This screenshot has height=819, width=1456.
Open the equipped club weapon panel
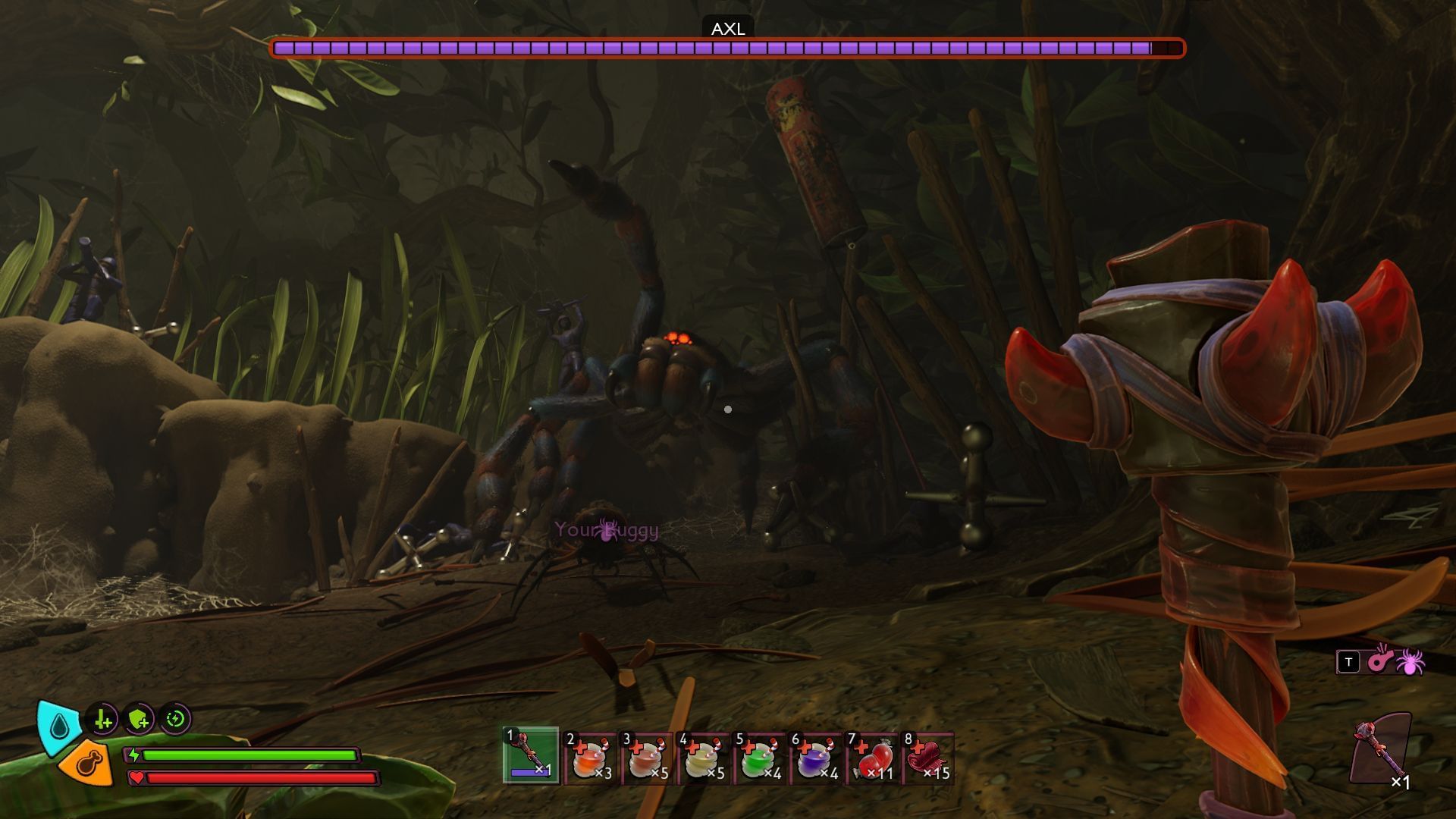tap(1382, 751)
